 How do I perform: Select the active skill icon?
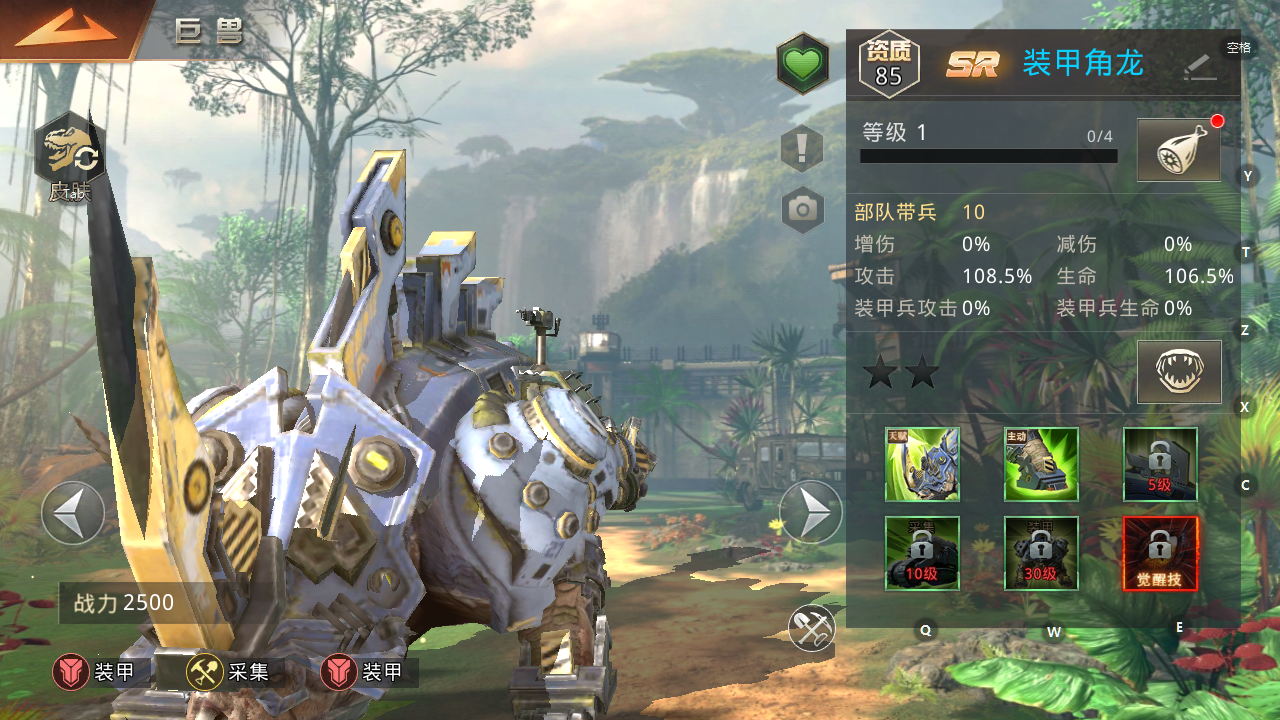click(1041, 464)
